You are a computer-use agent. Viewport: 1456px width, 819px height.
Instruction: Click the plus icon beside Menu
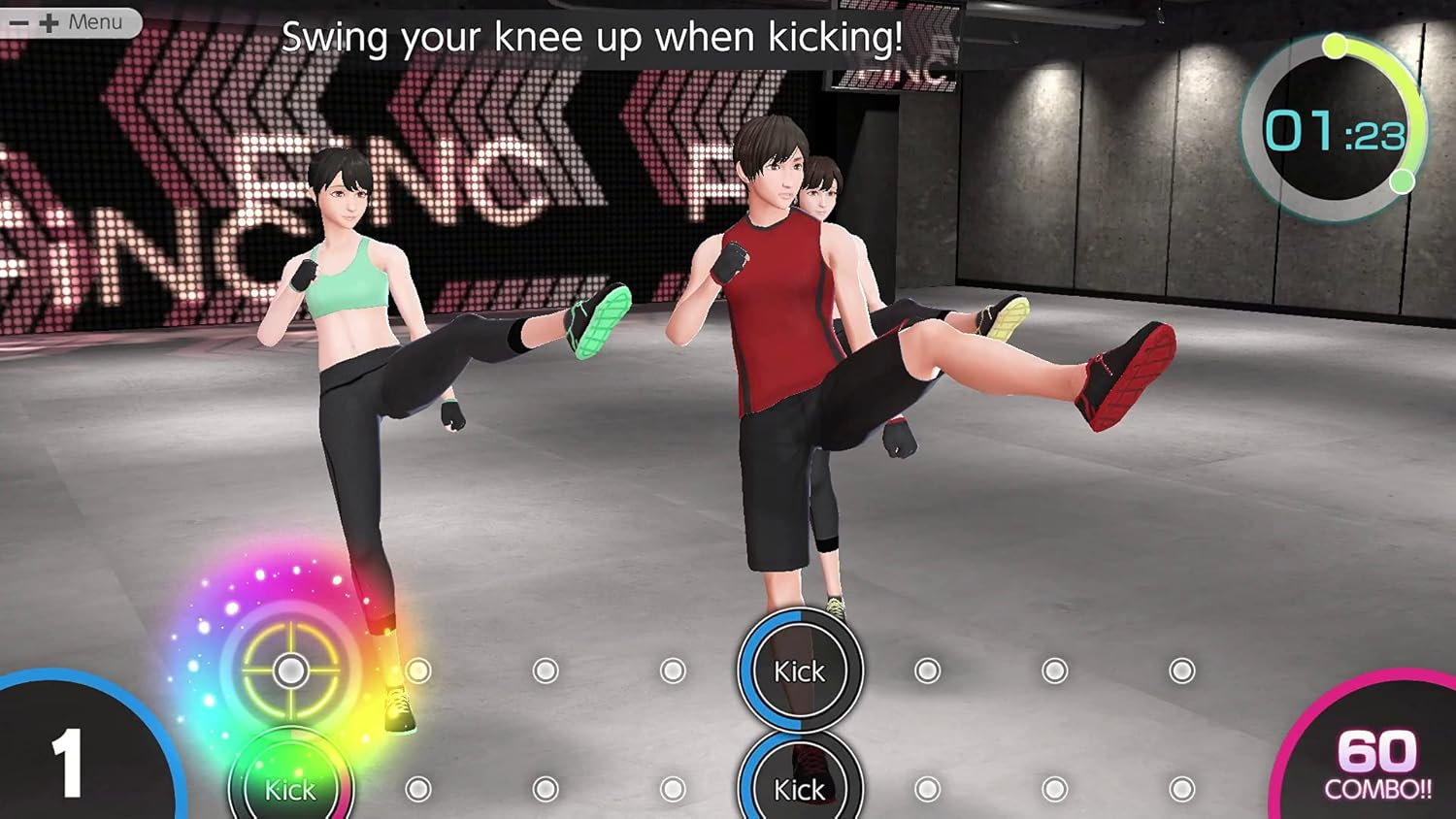coord(48,22)
